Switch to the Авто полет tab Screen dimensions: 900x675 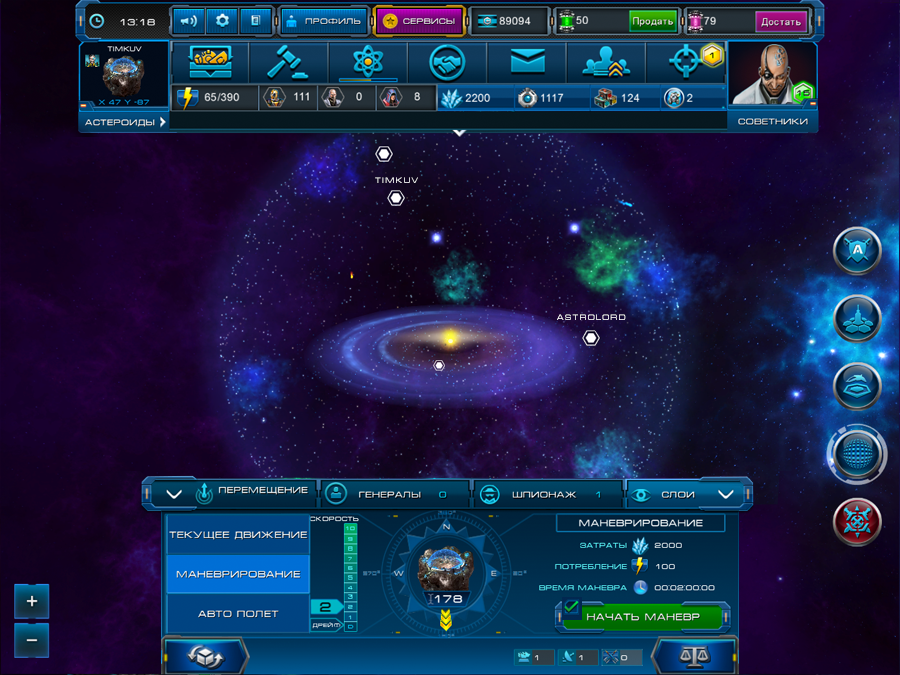point(238,613)
